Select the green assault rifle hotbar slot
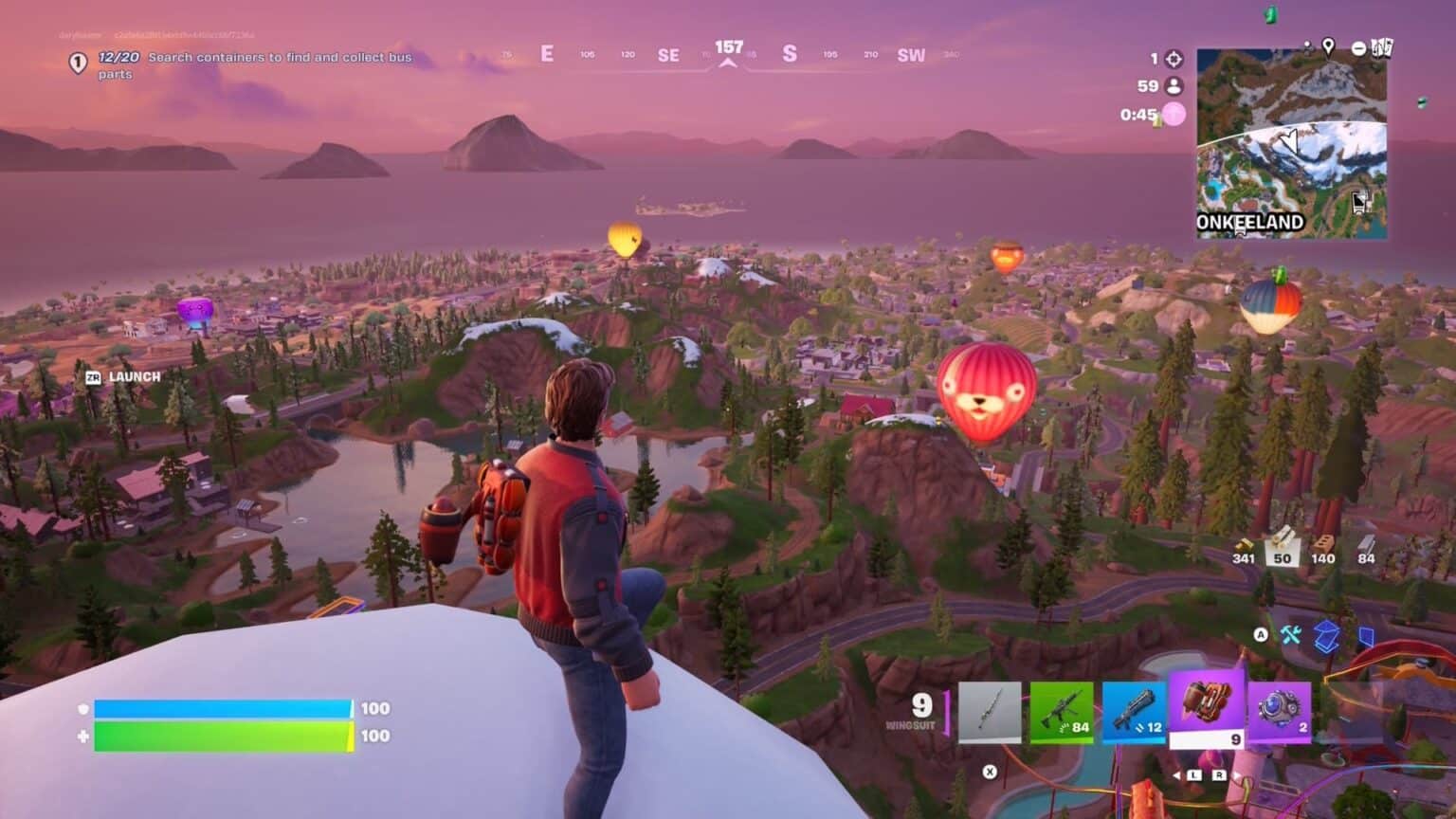 1063,711
